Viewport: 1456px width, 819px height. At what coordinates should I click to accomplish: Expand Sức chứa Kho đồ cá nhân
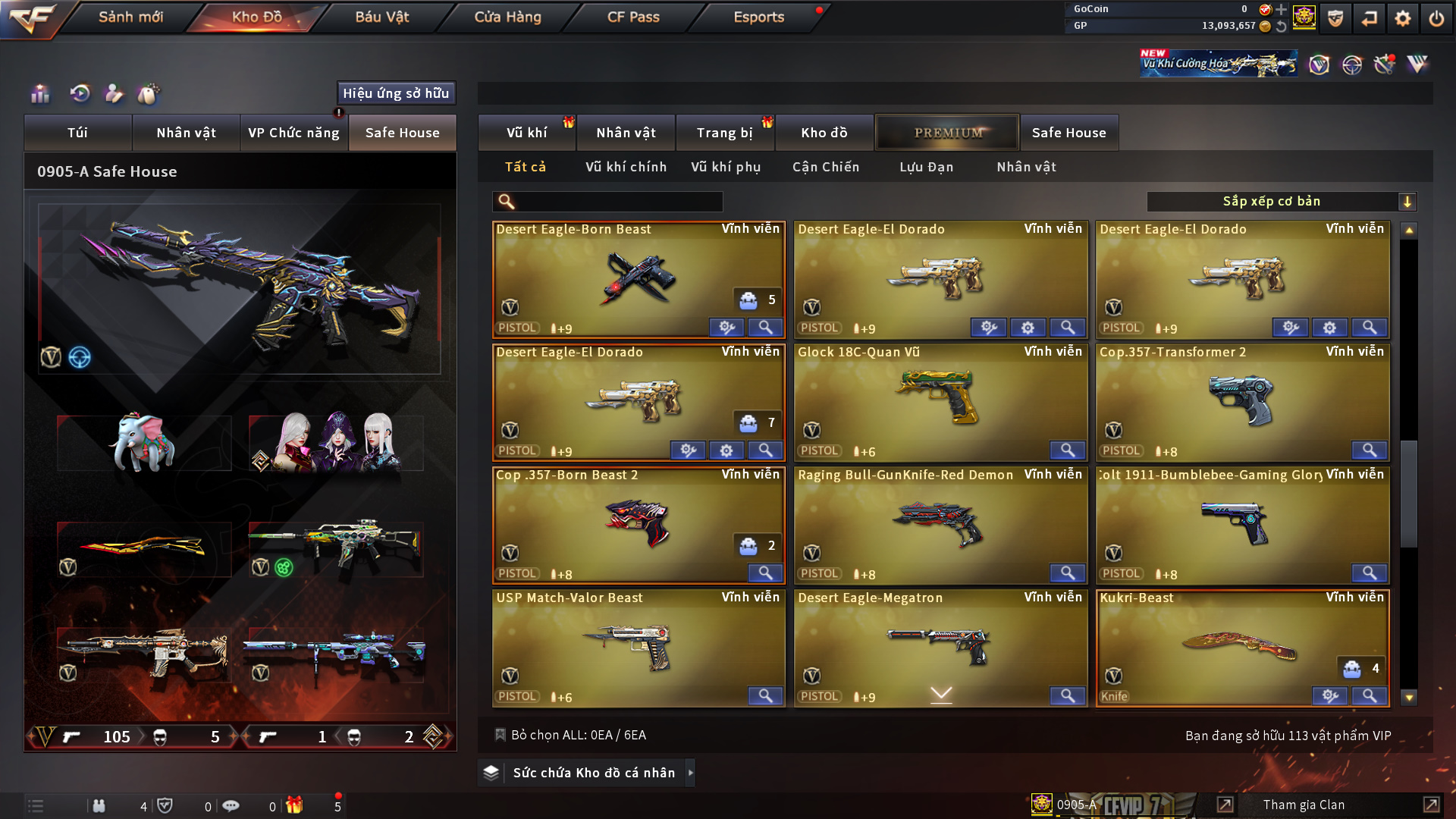pyautogui.click(x=593, y=773)
